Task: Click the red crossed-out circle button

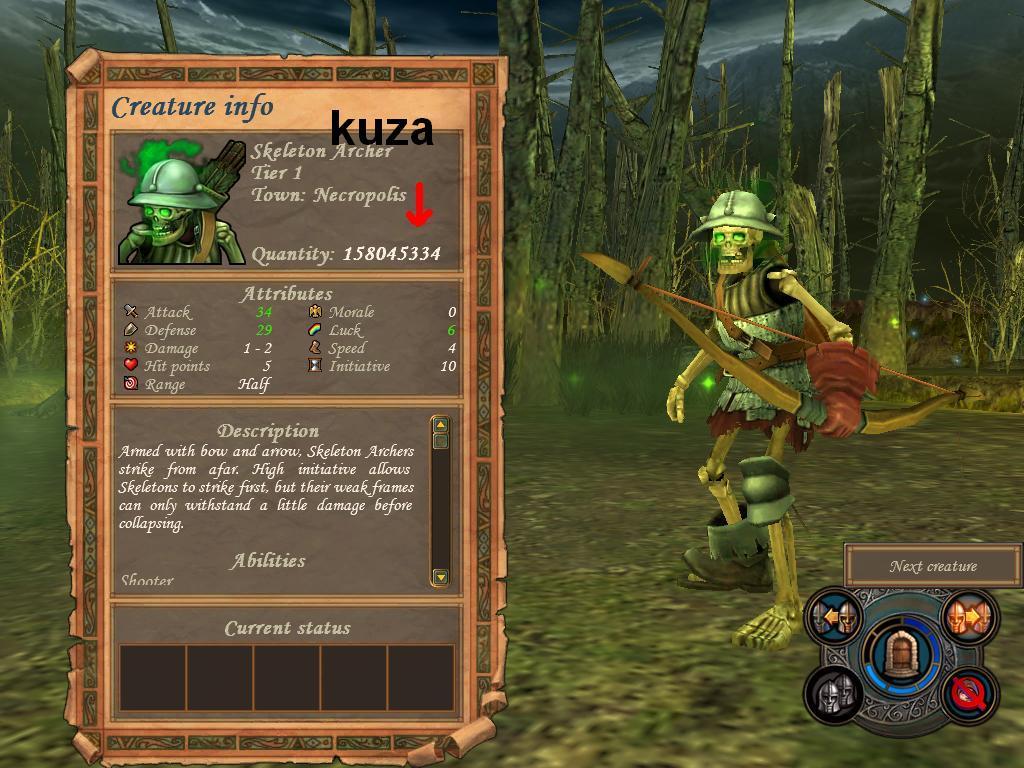Action: pyautogui.click(x=968, y=693)
